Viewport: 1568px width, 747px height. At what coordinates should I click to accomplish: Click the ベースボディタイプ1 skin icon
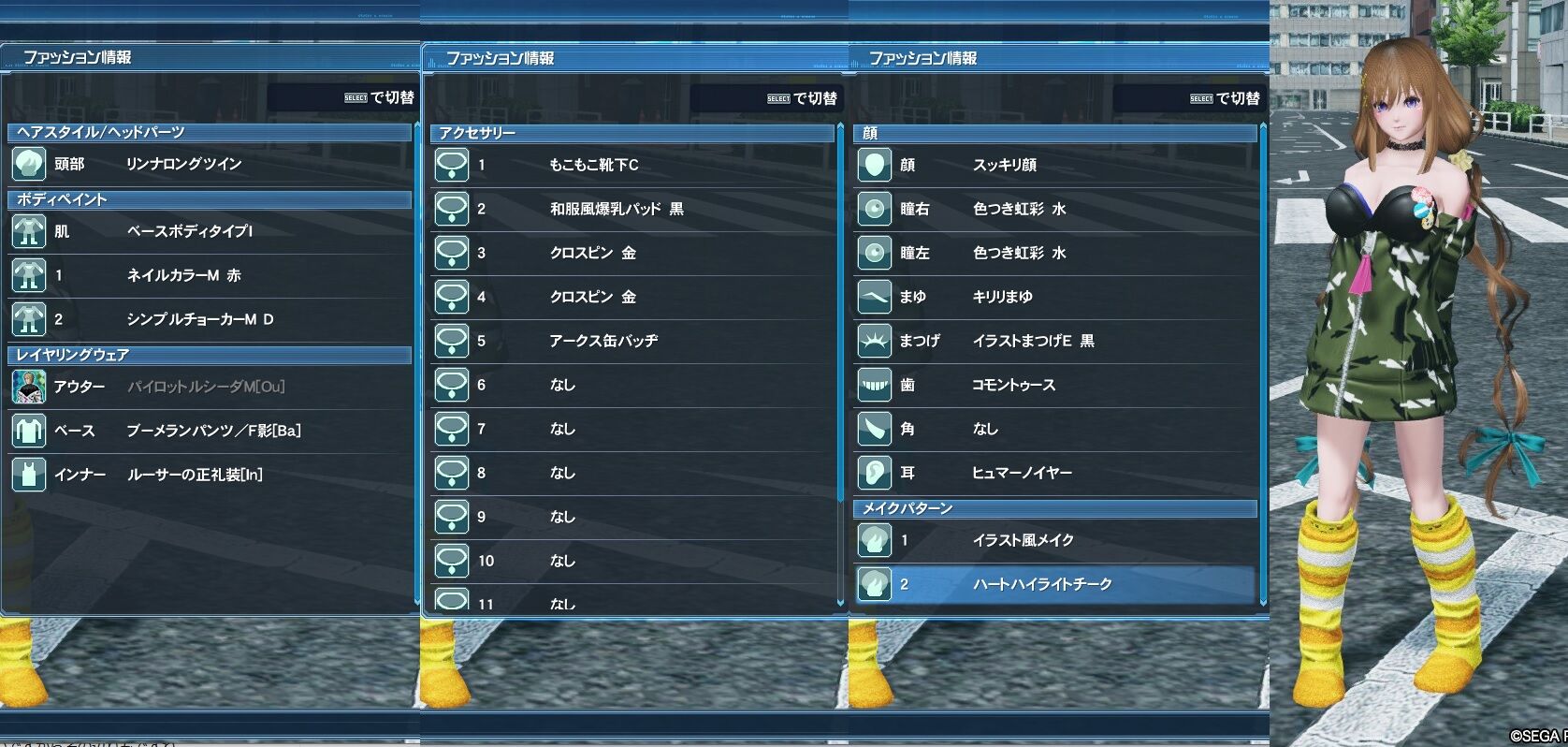[x=29, y=230]
